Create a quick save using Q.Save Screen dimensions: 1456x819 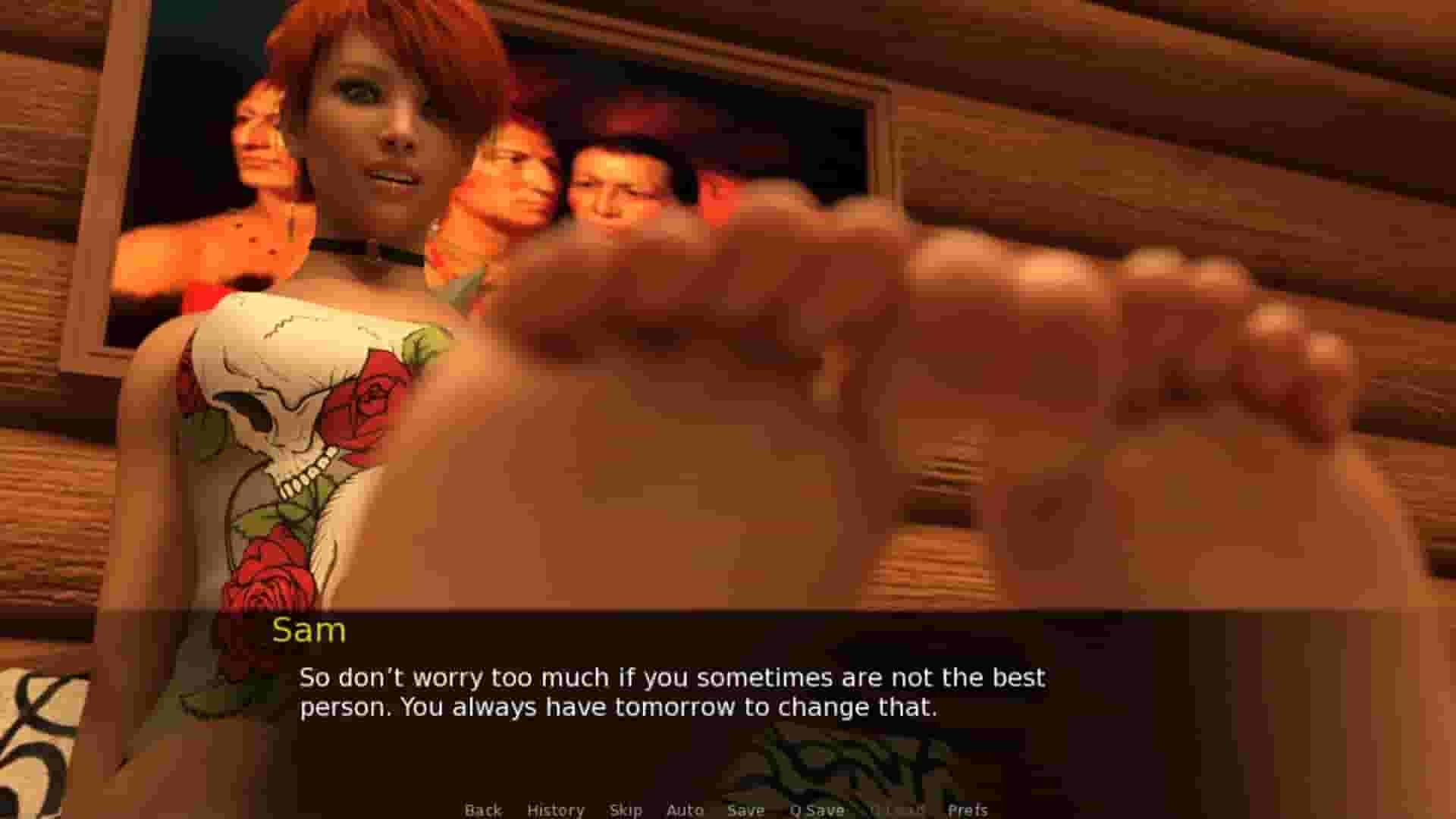(817, 810)
